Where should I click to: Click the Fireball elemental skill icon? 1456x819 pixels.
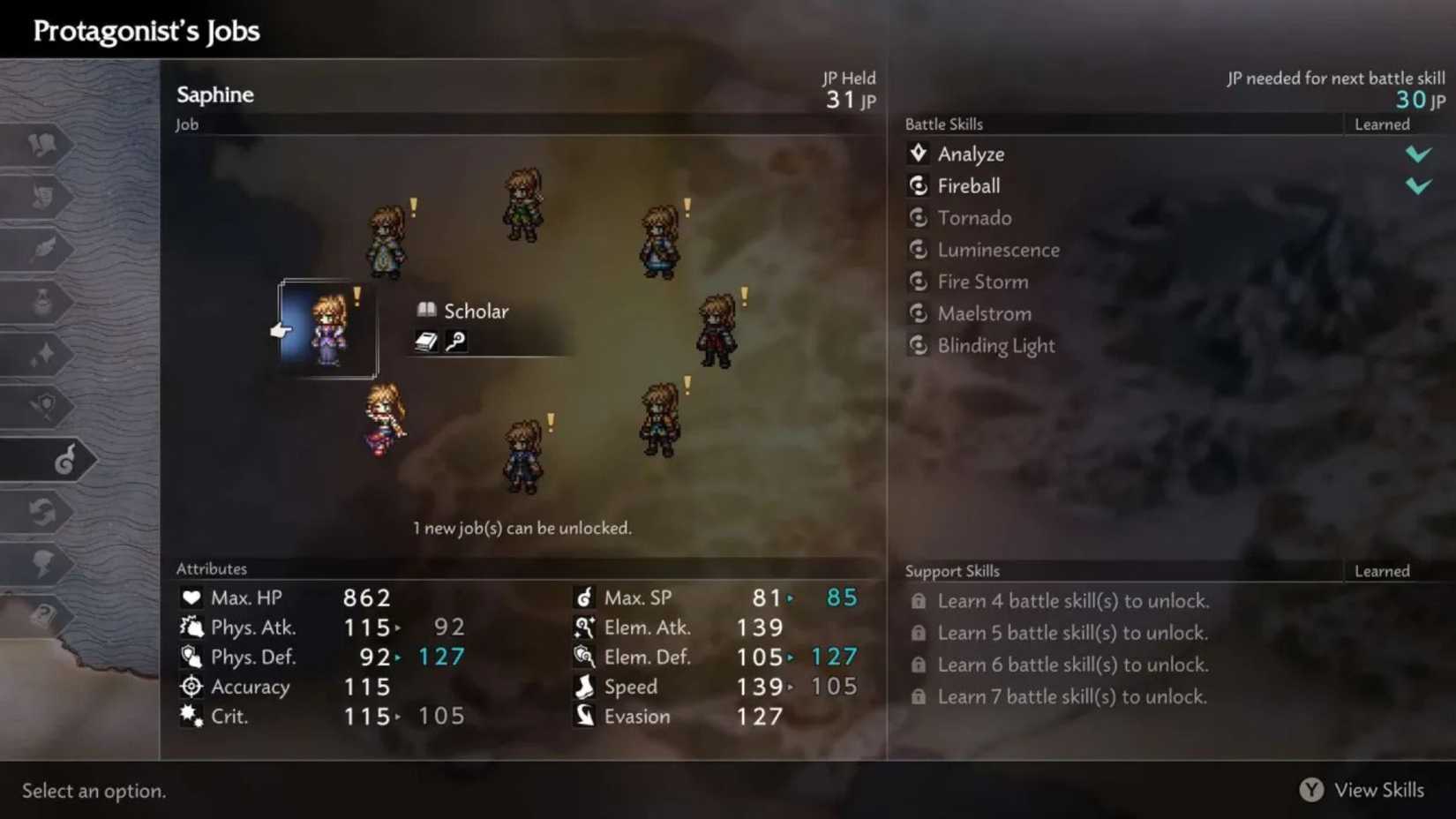(x=919, y=186)
